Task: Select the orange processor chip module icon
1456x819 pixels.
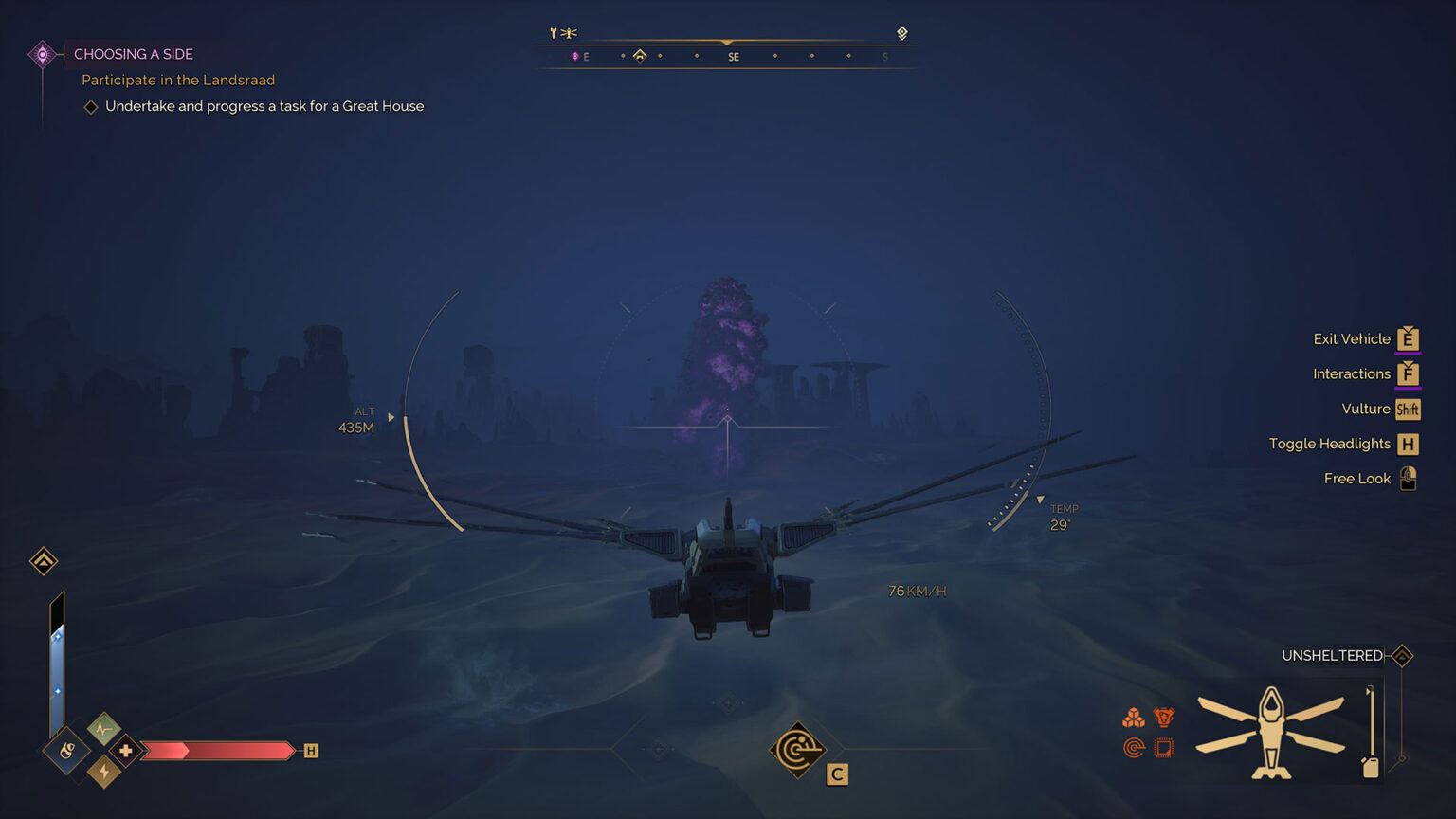Action: [x=1164, y=748]
